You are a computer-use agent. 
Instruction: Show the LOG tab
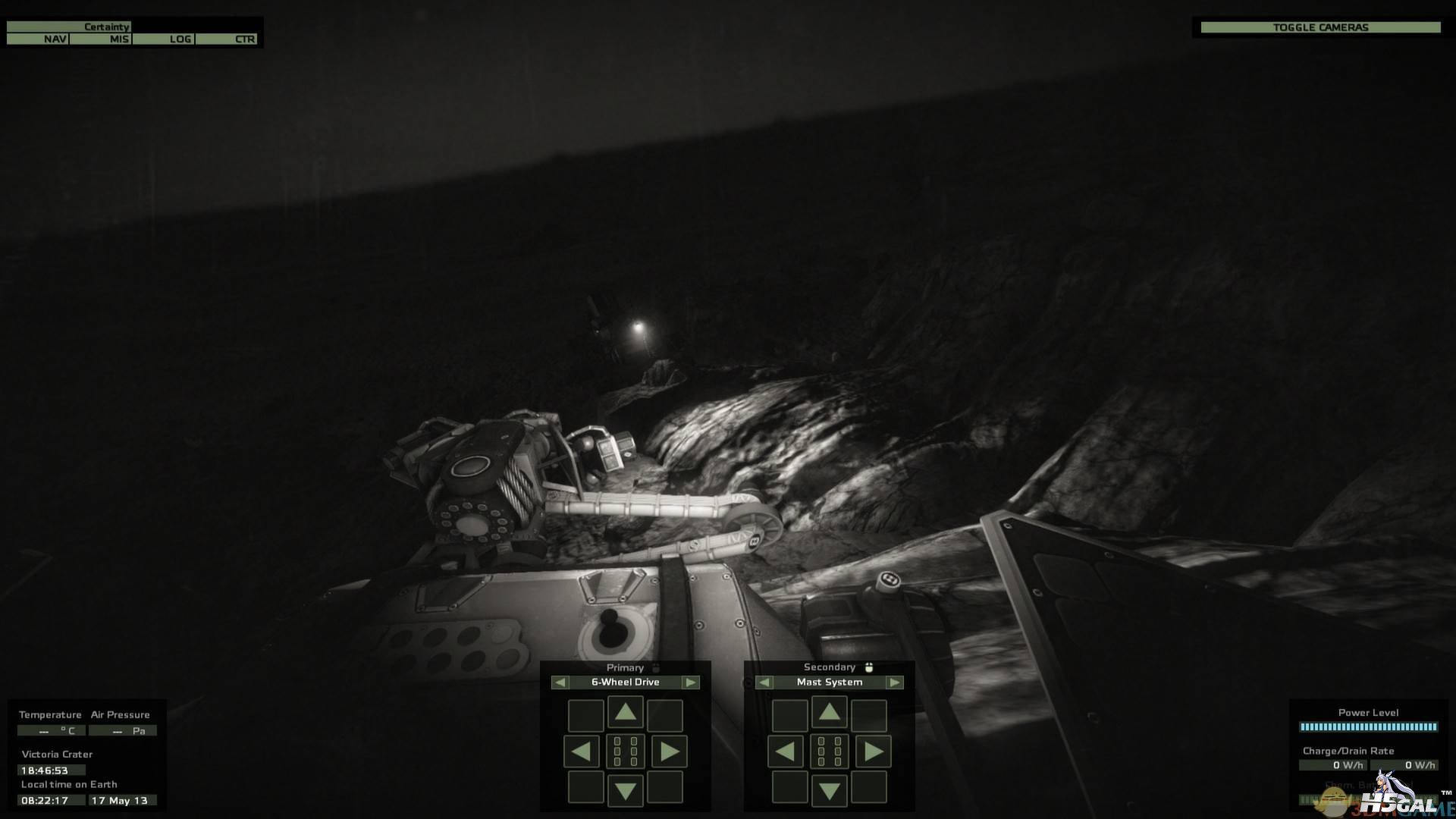click(164, 39)
